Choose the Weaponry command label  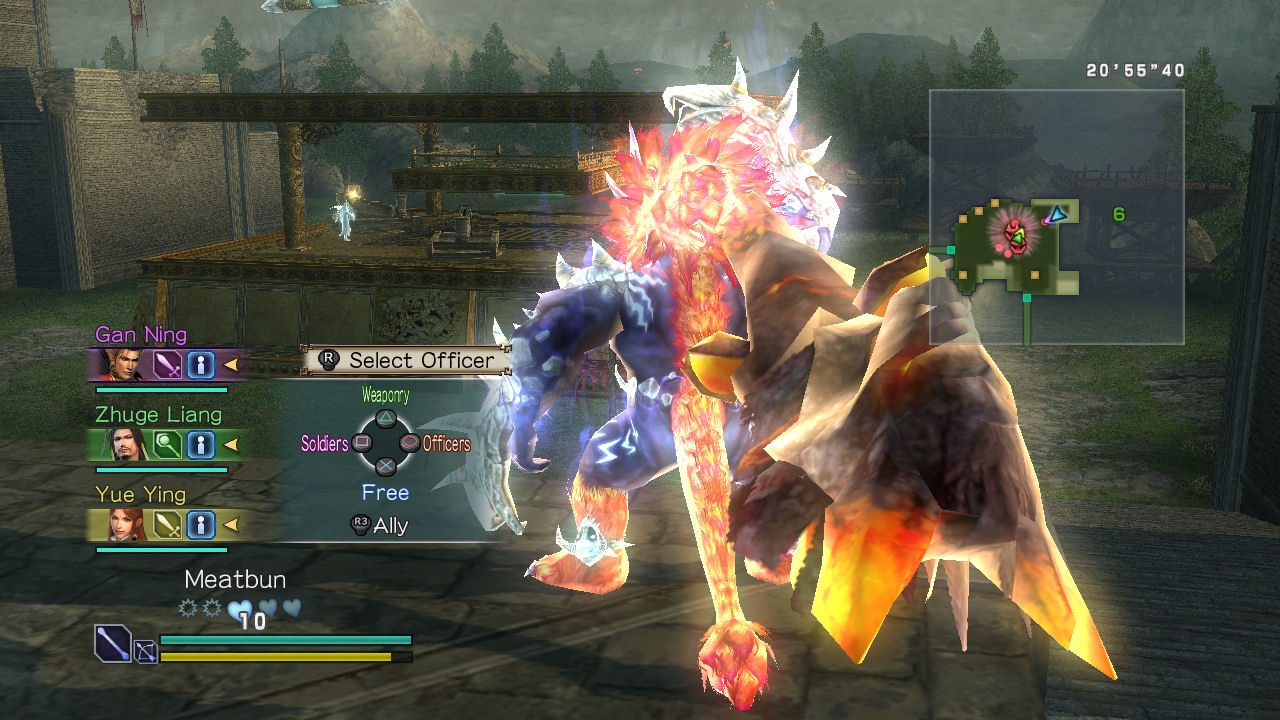click(385, 396)
